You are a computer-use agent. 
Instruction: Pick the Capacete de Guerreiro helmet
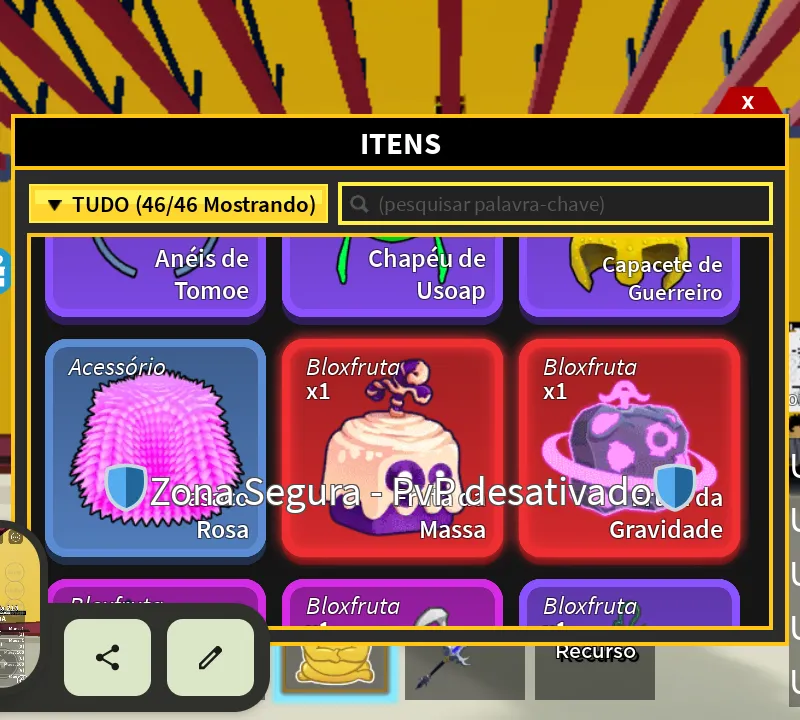click(629, 276)
